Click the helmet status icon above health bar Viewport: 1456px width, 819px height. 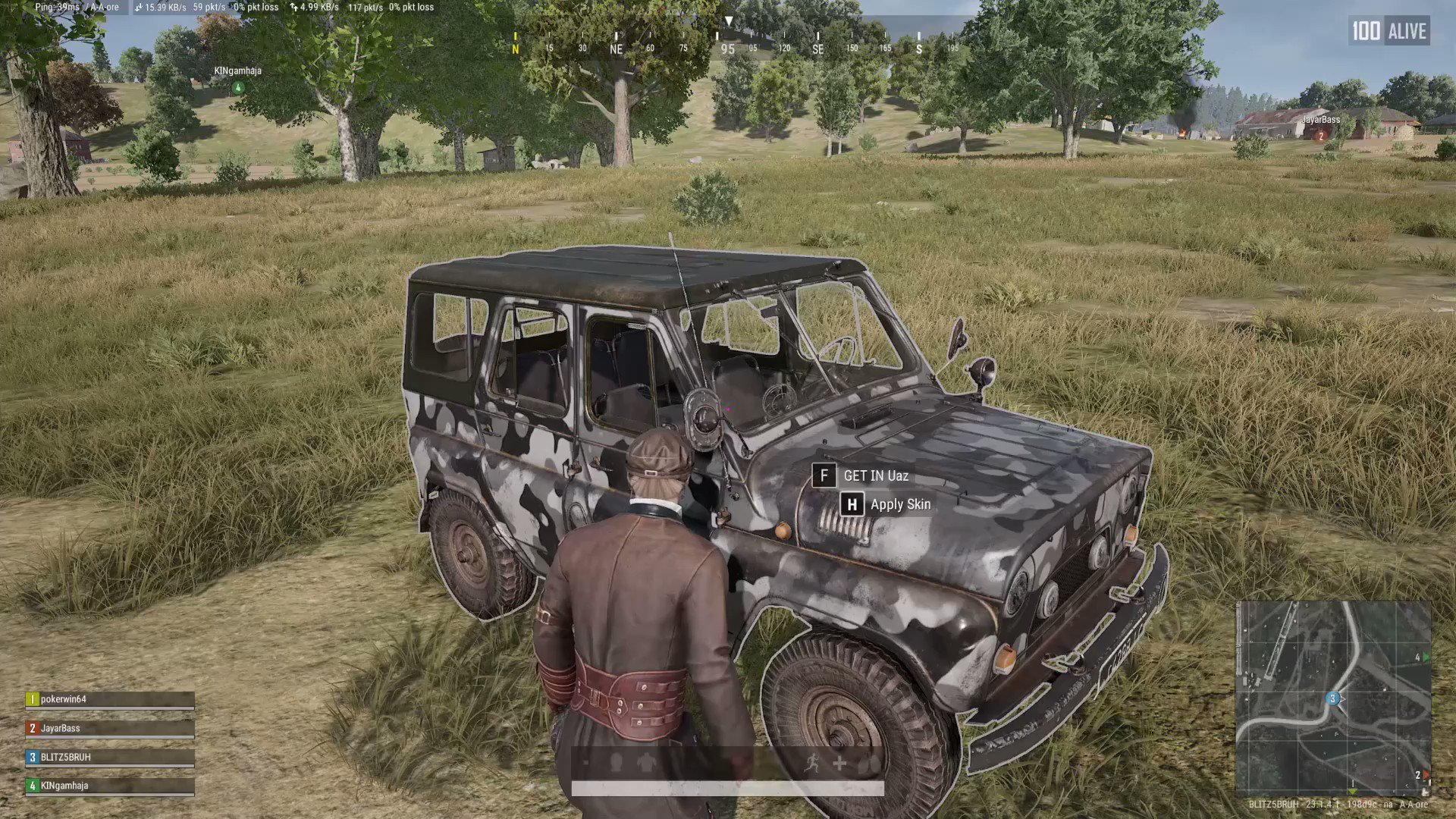coord(616,762)
